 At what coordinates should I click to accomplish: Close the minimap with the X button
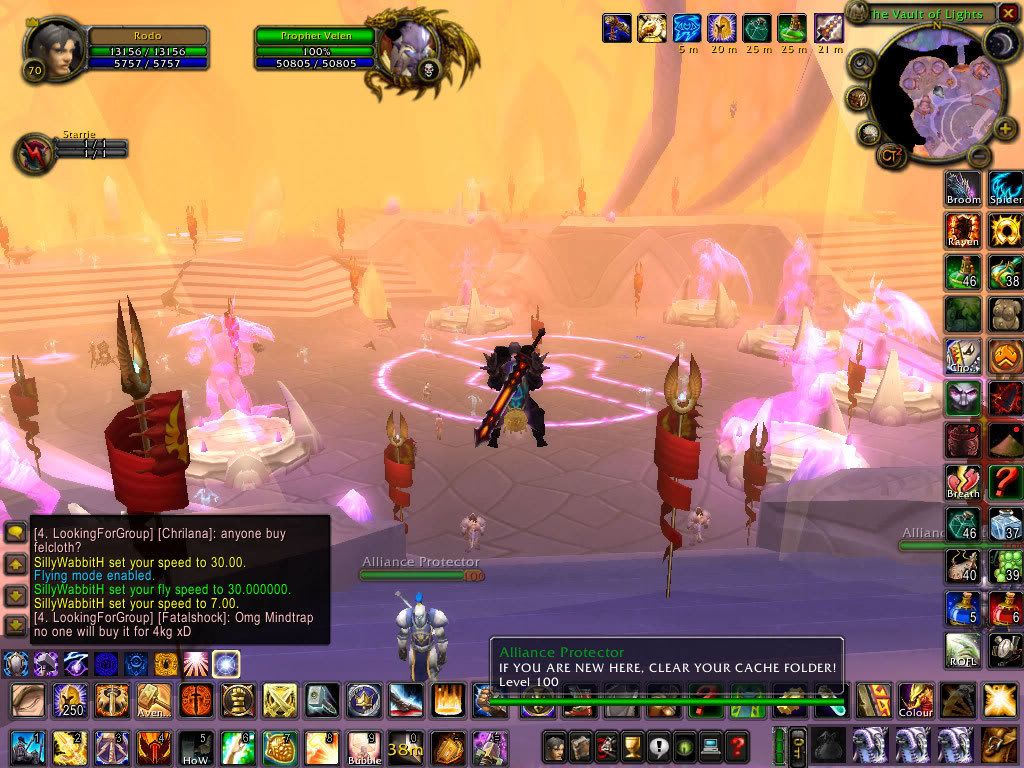coord(1008,13)
